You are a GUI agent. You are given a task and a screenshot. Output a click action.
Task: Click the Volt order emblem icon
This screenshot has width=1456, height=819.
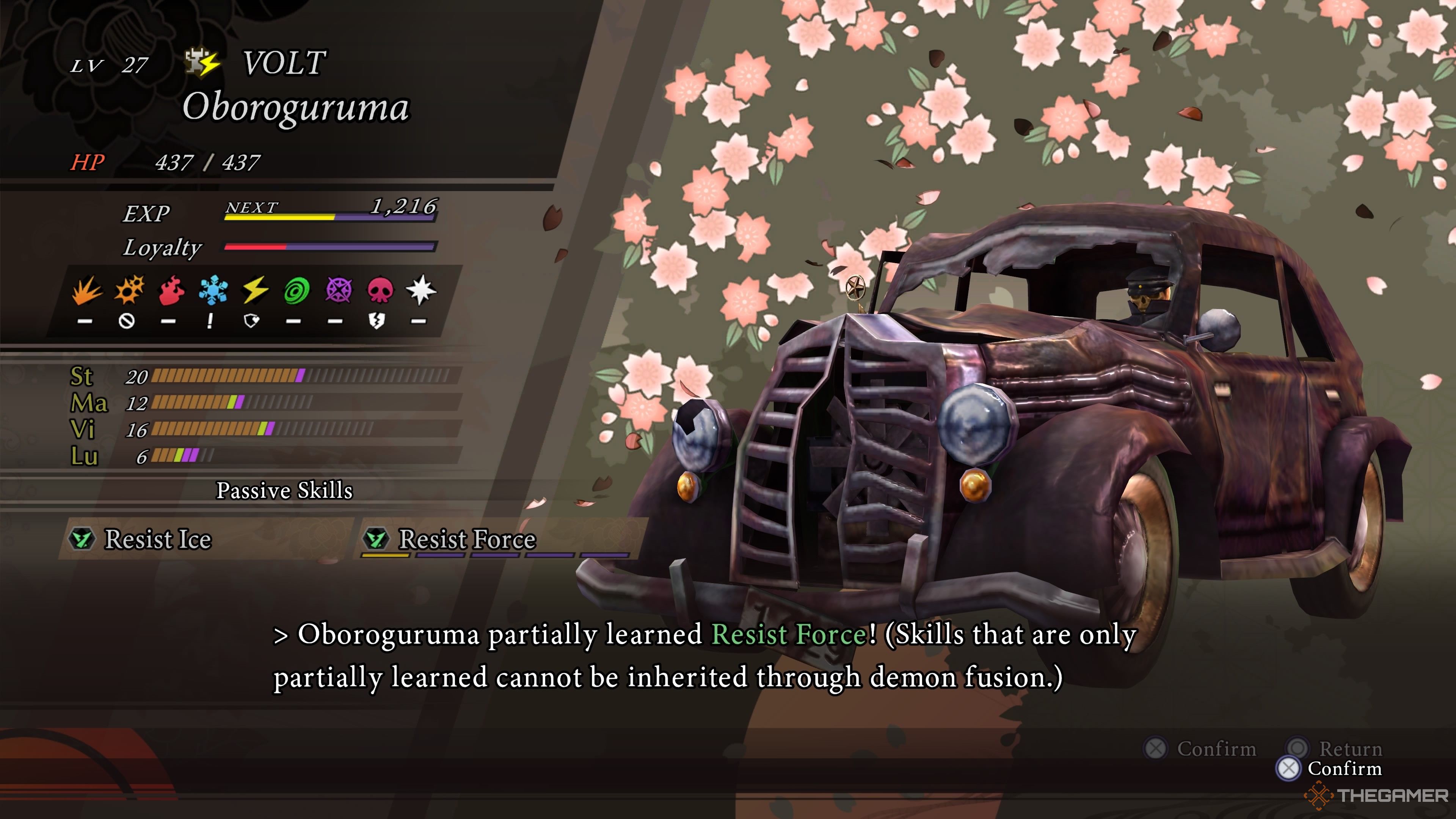coord(202,63)
